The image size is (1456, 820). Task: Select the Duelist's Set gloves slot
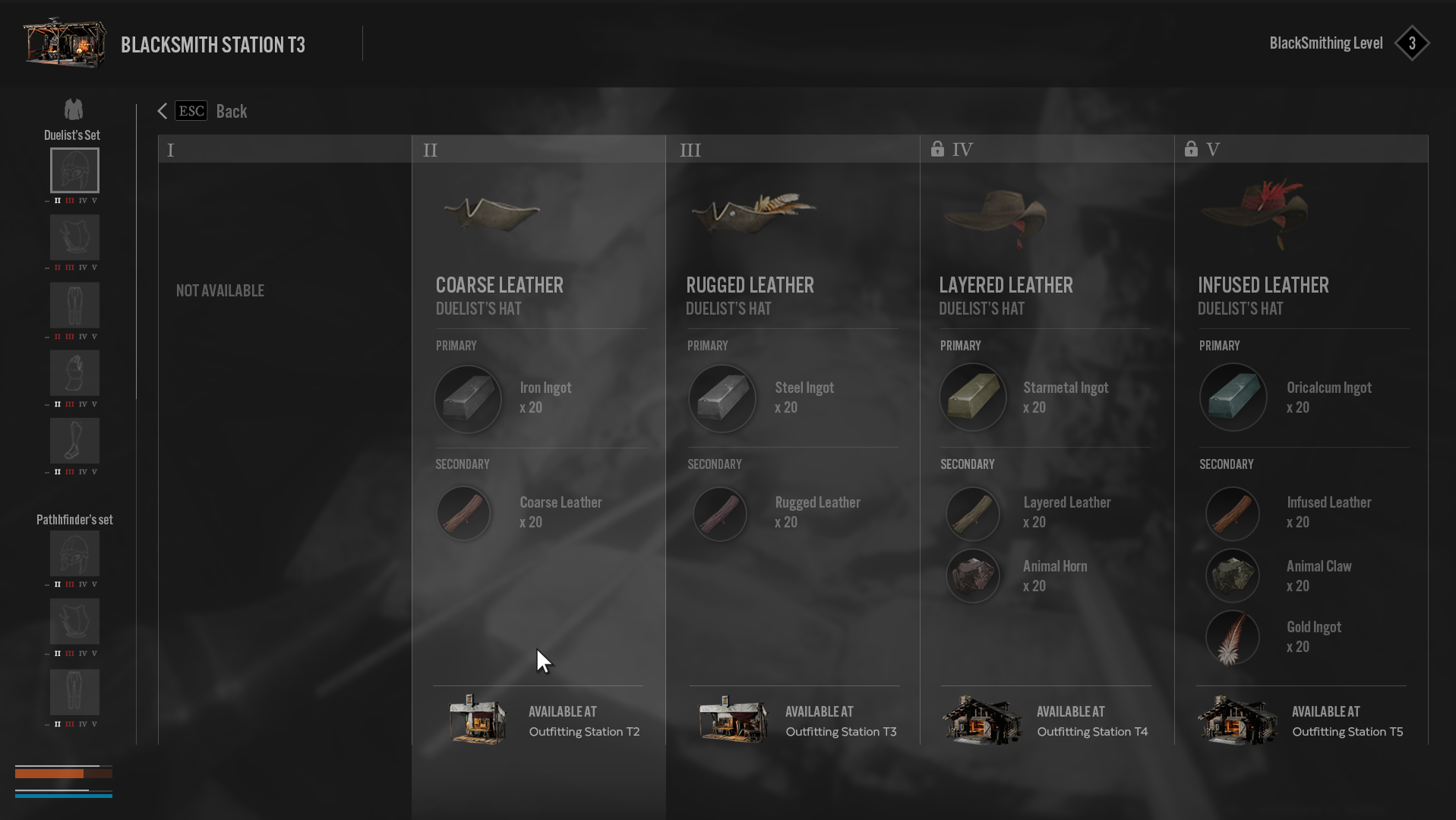[x=74, y=372]
